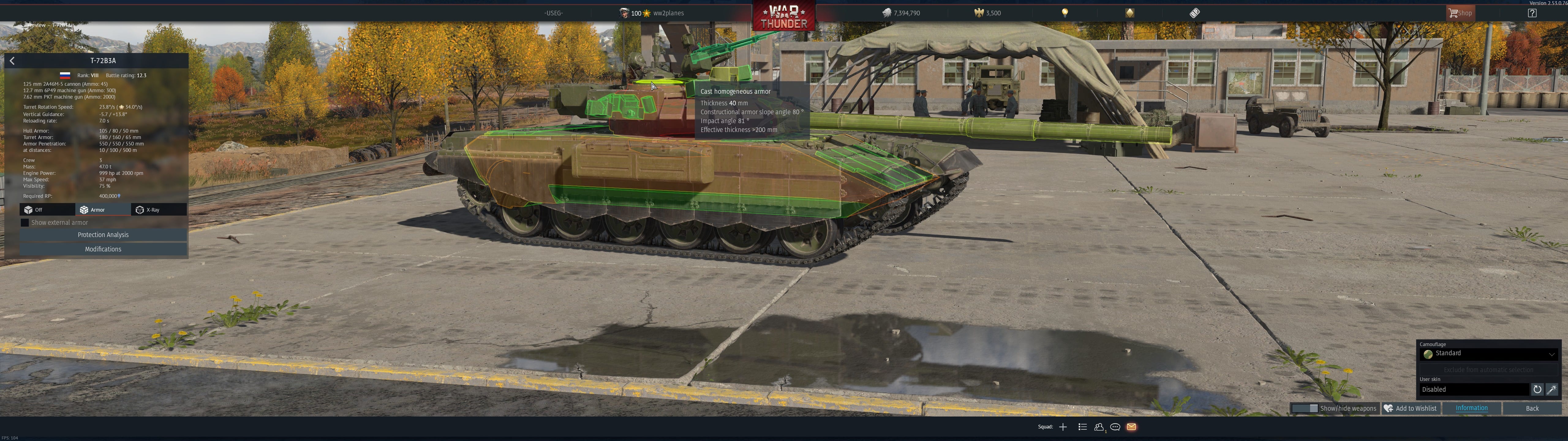
Task: Toggle the Show/hide weapons switch
Action: 1304,409
